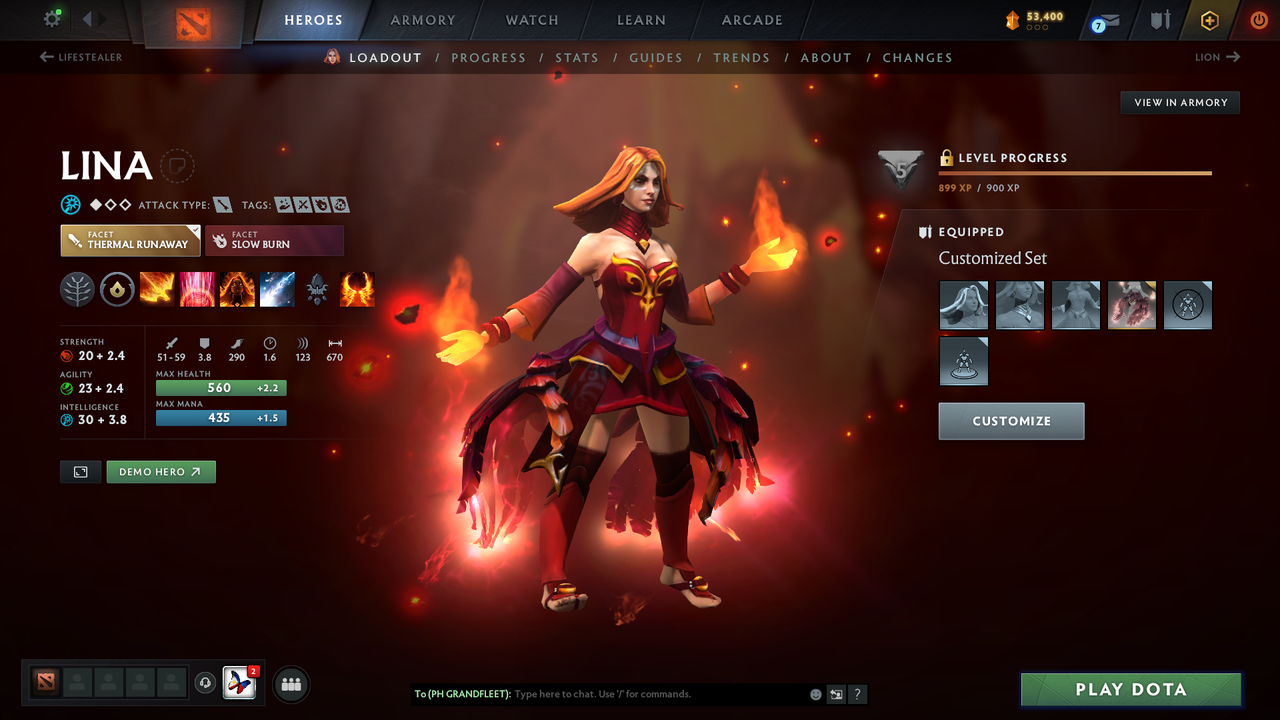Open the Fiery Soul passive ability icon
Image resolution: width=1280 pixels, height=720 pixels.
[237, 289]
